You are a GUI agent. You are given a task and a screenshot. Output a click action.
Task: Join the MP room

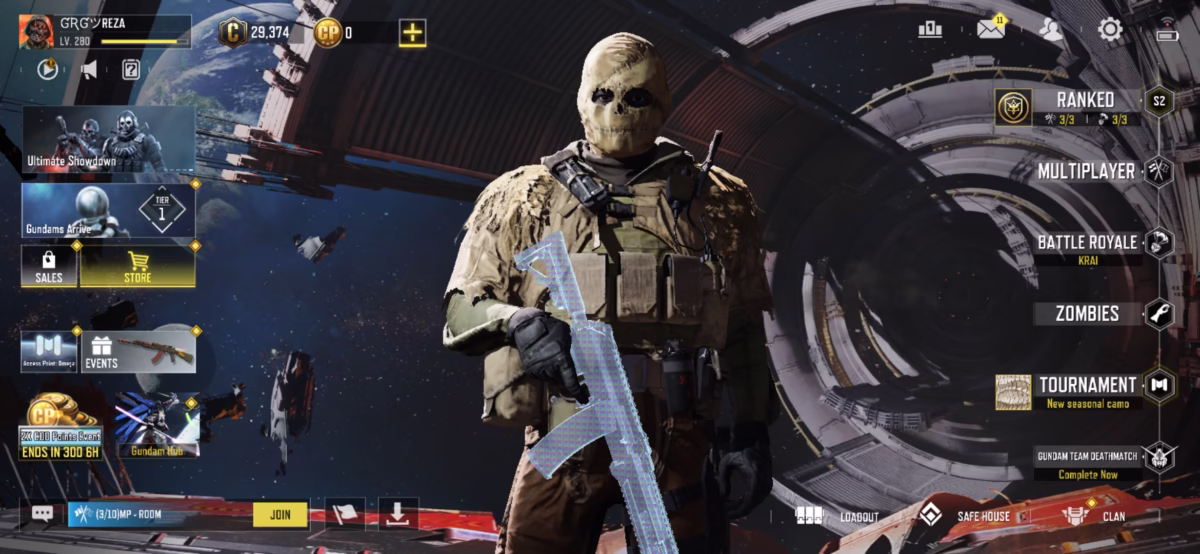(280, 514)
